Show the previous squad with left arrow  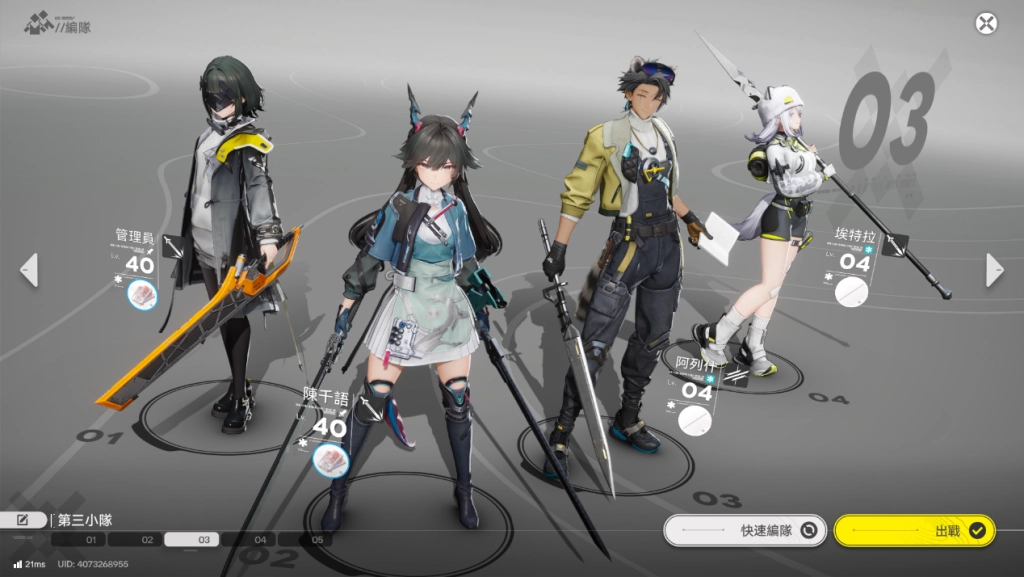[x=29, y=269]
